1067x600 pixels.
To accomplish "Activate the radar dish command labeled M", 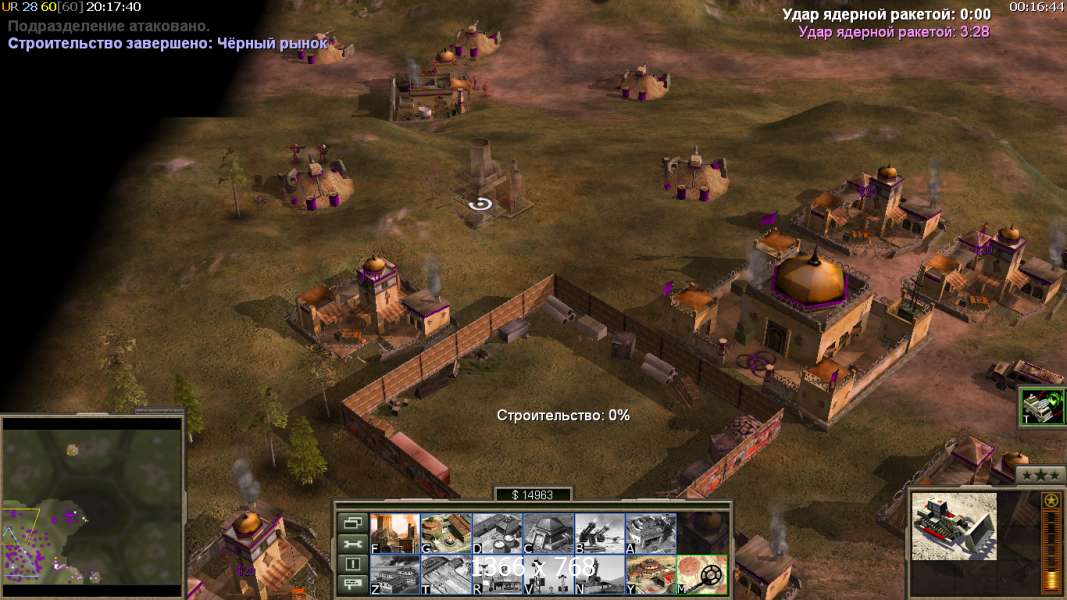I will (701, 574).
